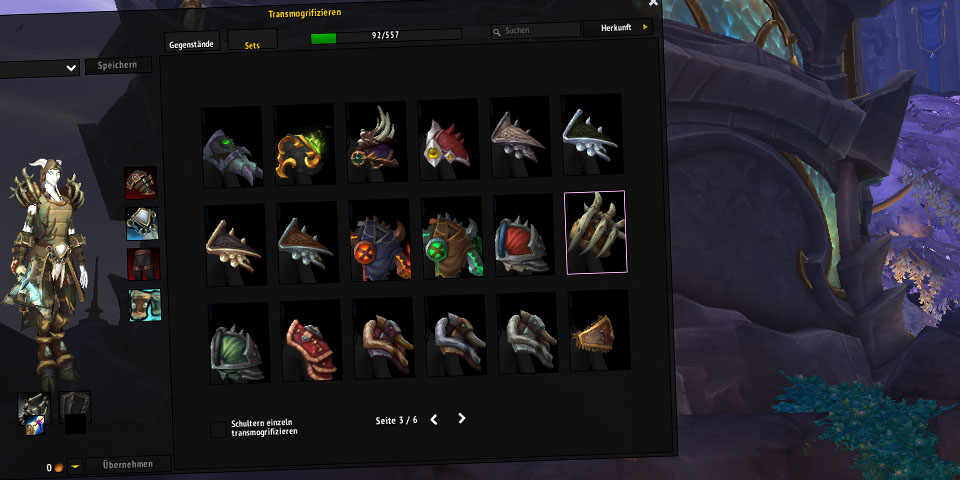Viewport: 960px width, 480px height.
Task: Select the highlighted bone-spiked shoulder appearance
Action: tap(595, 232)
